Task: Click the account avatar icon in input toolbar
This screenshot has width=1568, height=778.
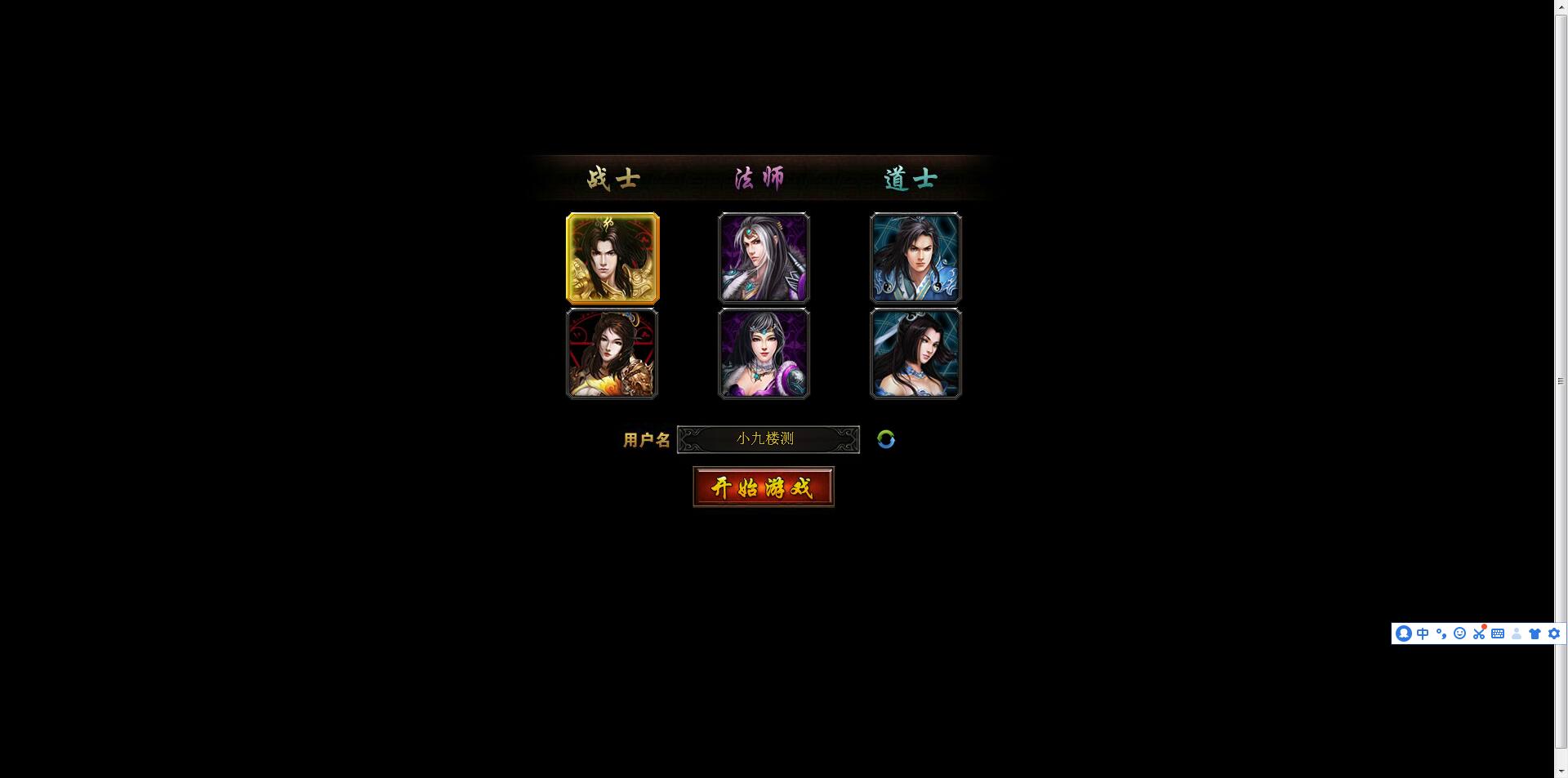Action: (1403, 634)
